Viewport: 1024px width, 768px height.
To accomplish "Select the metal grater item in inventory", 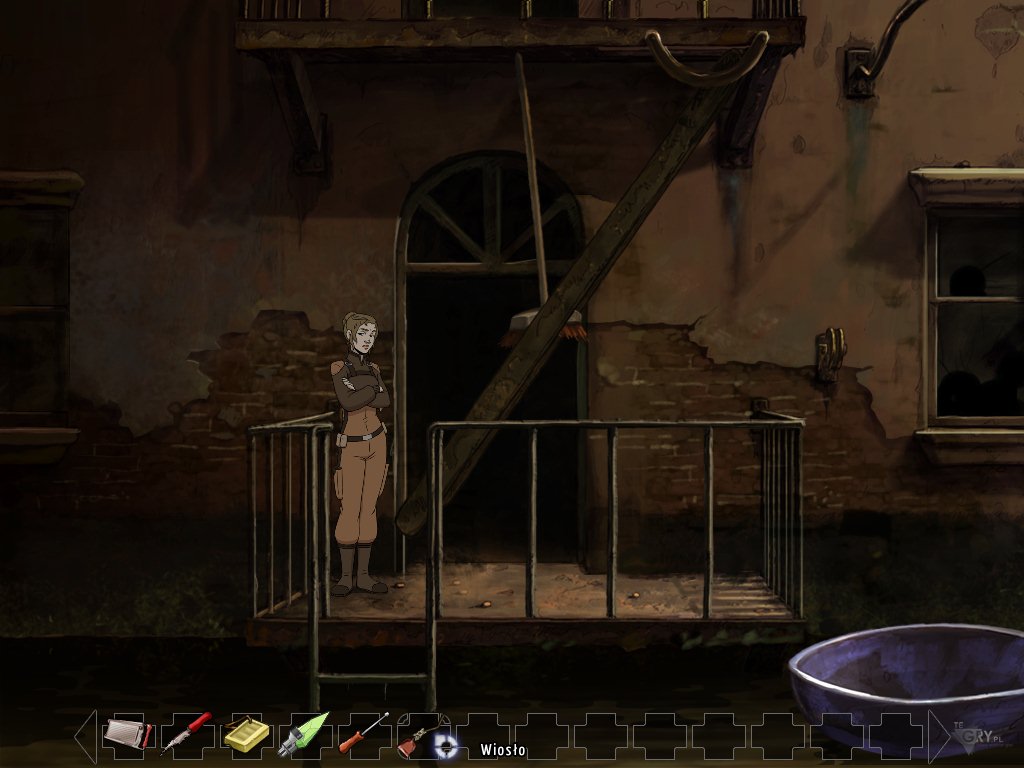I will [128, 735].
